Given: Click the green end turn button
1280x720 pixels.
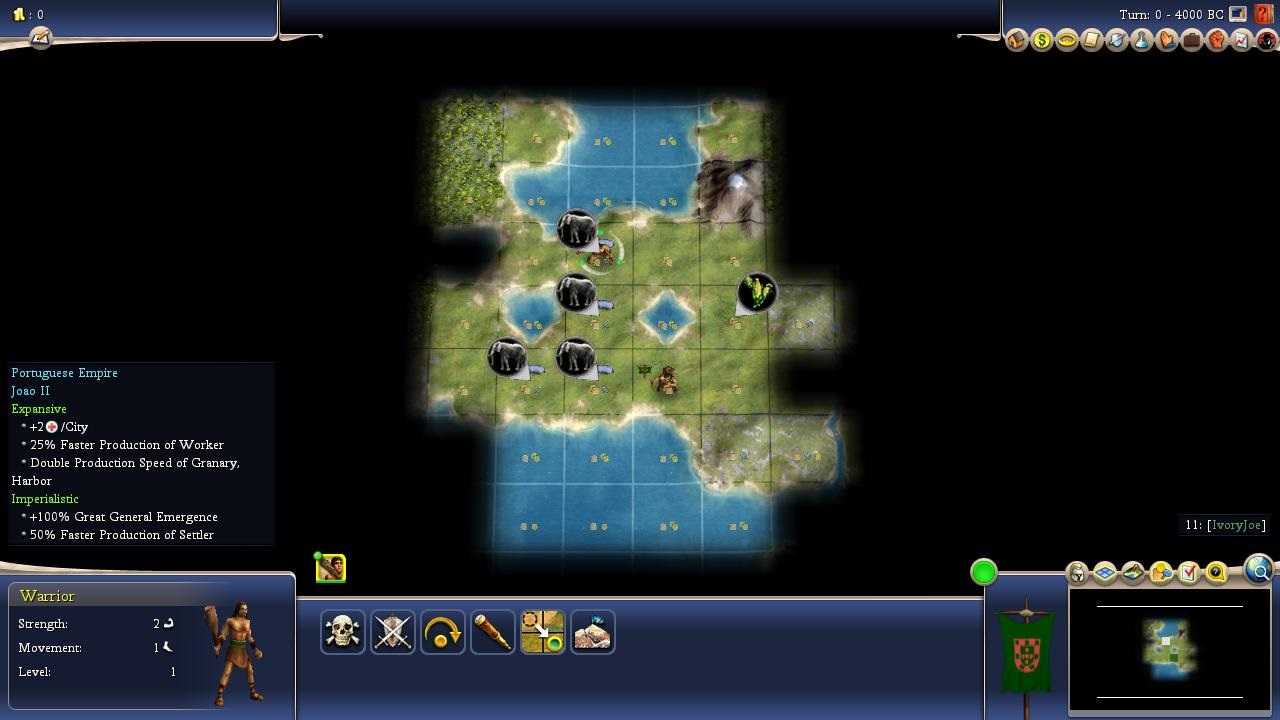Looking at the screenshot, I should pyautogui.click(x=984, y=572).
